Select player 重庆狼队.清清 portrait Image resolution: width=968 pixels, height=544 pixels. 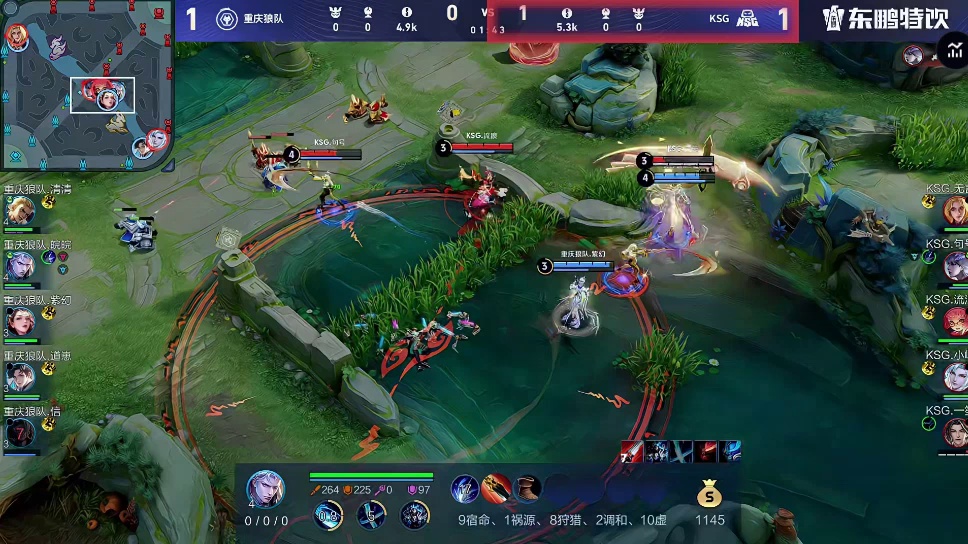(x=20, y=211)
